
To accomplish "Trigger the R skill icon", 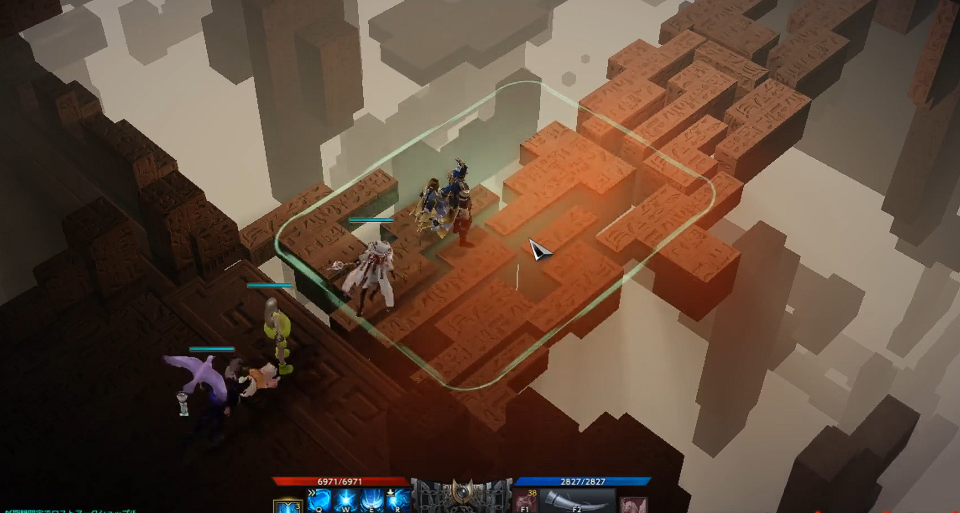I will click(398, 501).
